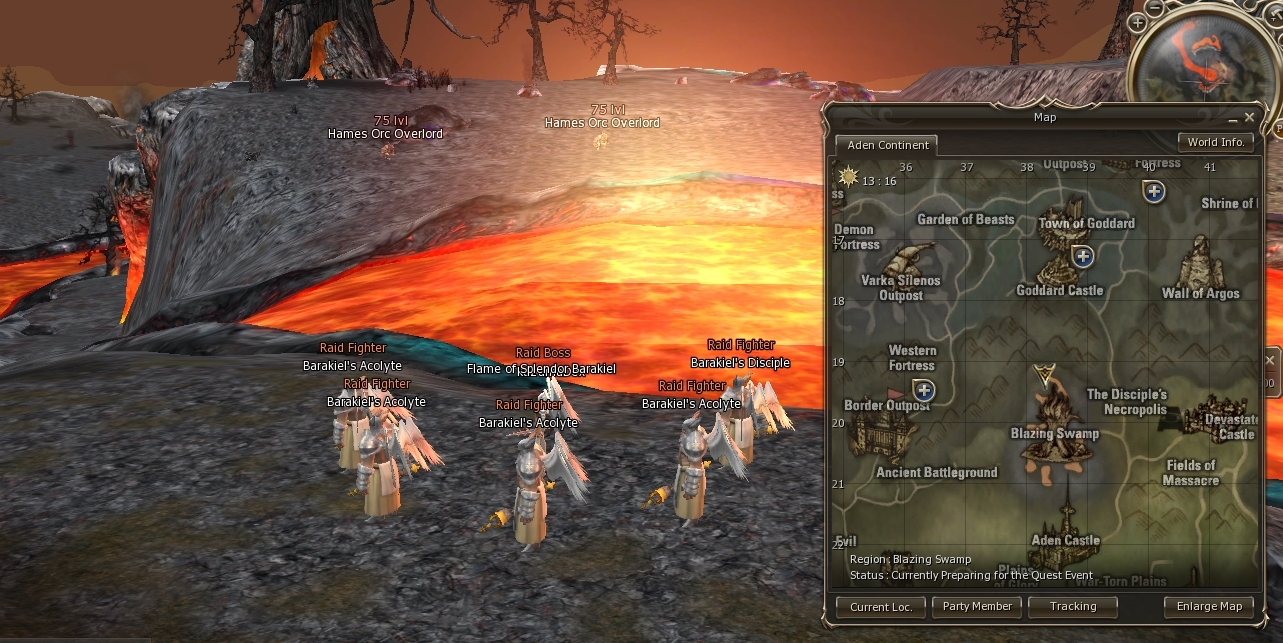Close the Map window
The width and height of the screenshot is (1283, 643).
click(1249, 117)
